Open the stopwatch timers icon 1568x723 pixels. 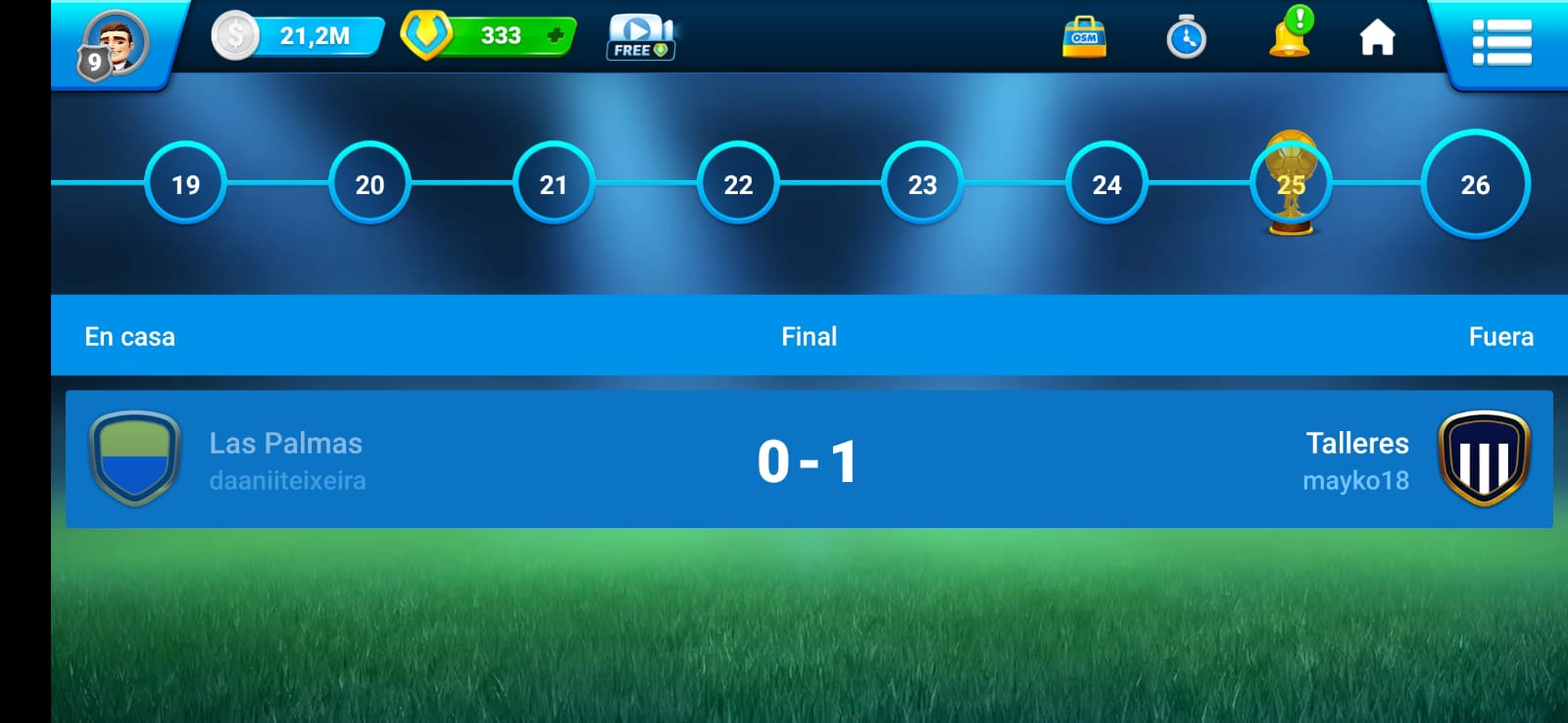point(1186,37)
